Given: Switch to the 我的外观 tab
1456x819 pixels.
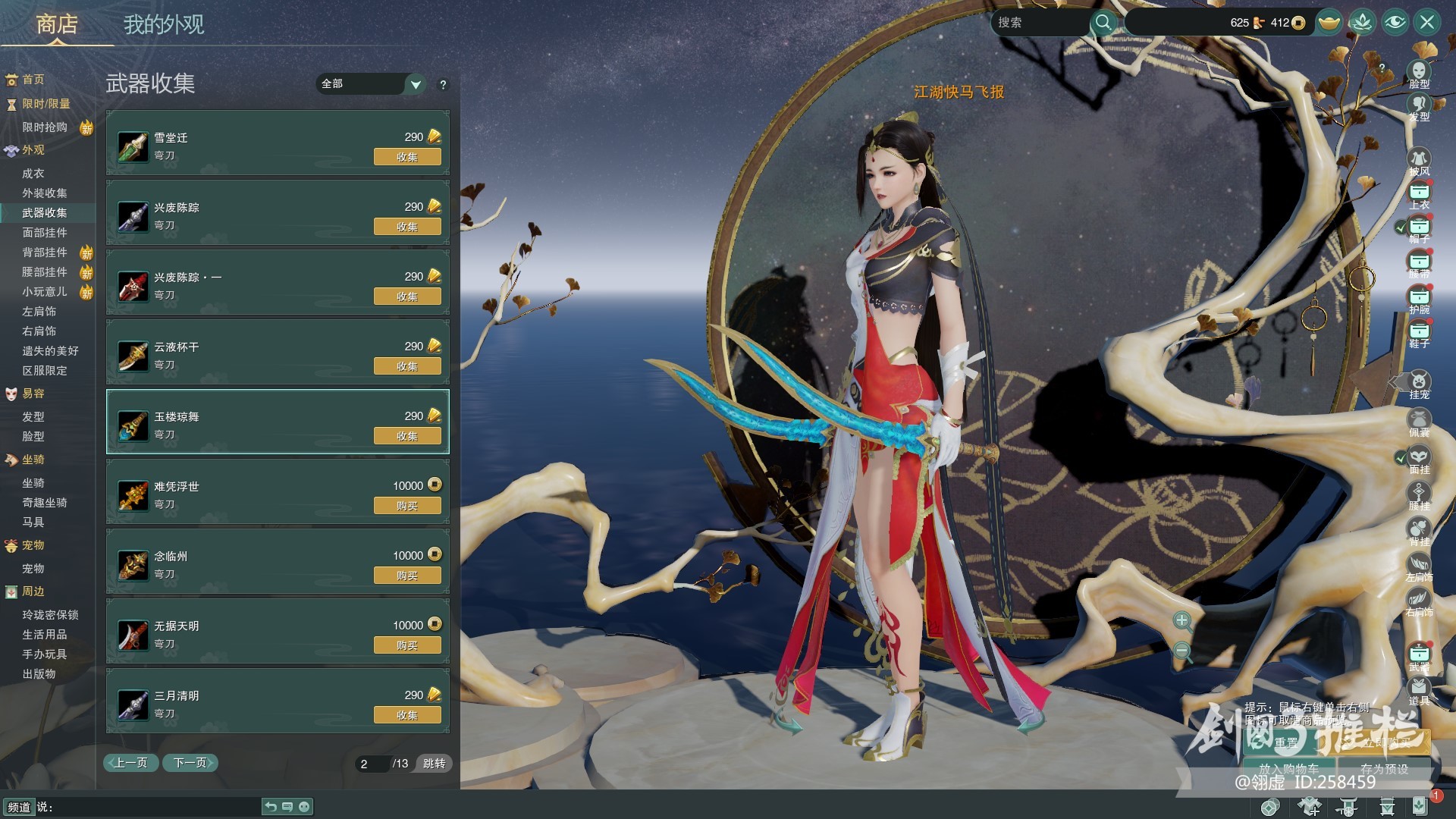Looking at the screenshot, I should point(164,25).
